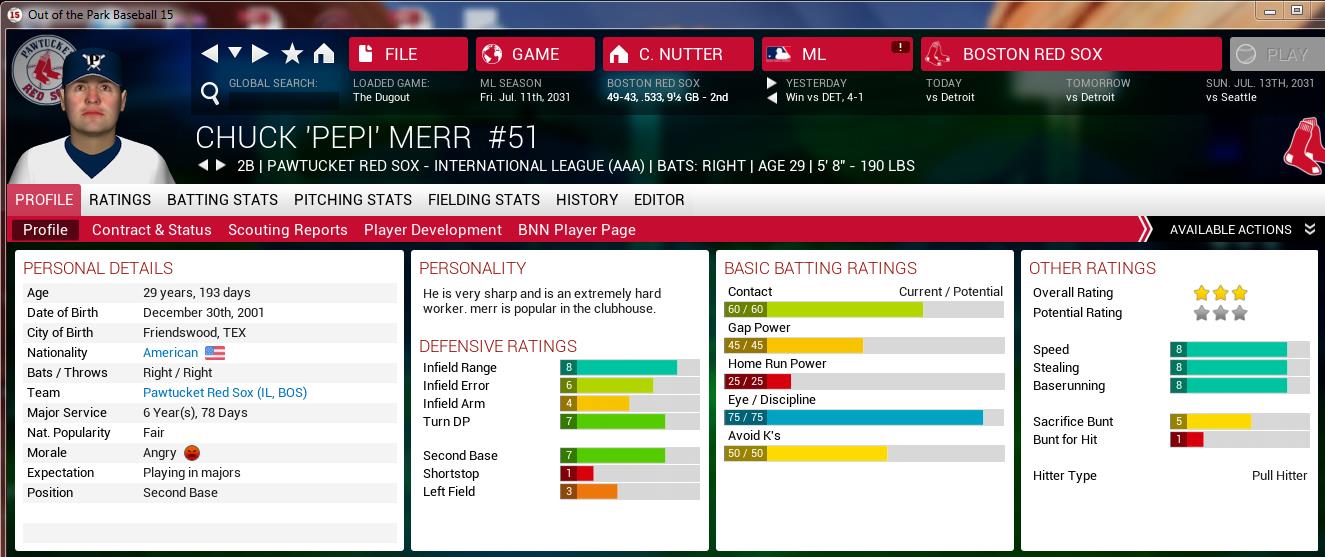
Task: View the Contract & Status subpage
Action: (x=151, y=230)
